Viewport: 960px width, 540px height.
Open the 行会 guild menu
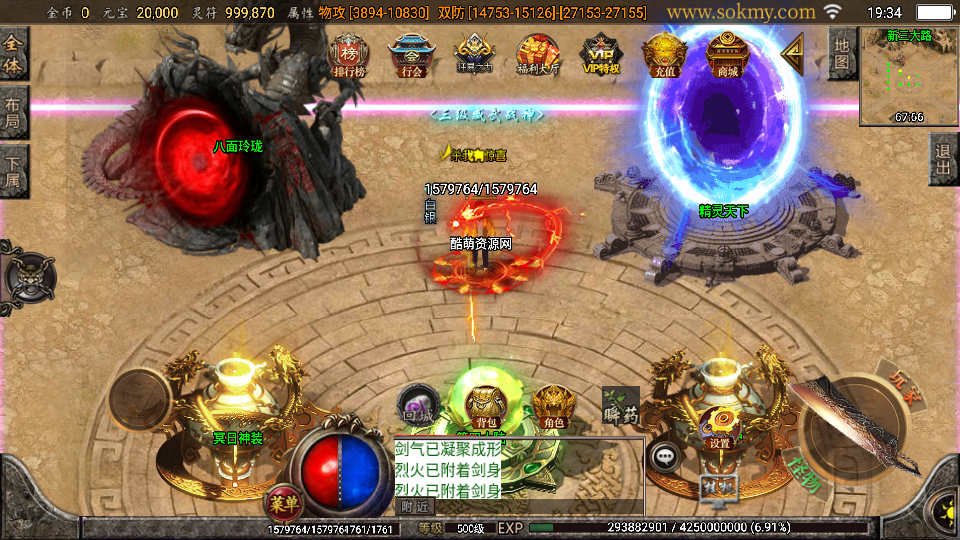410,55
